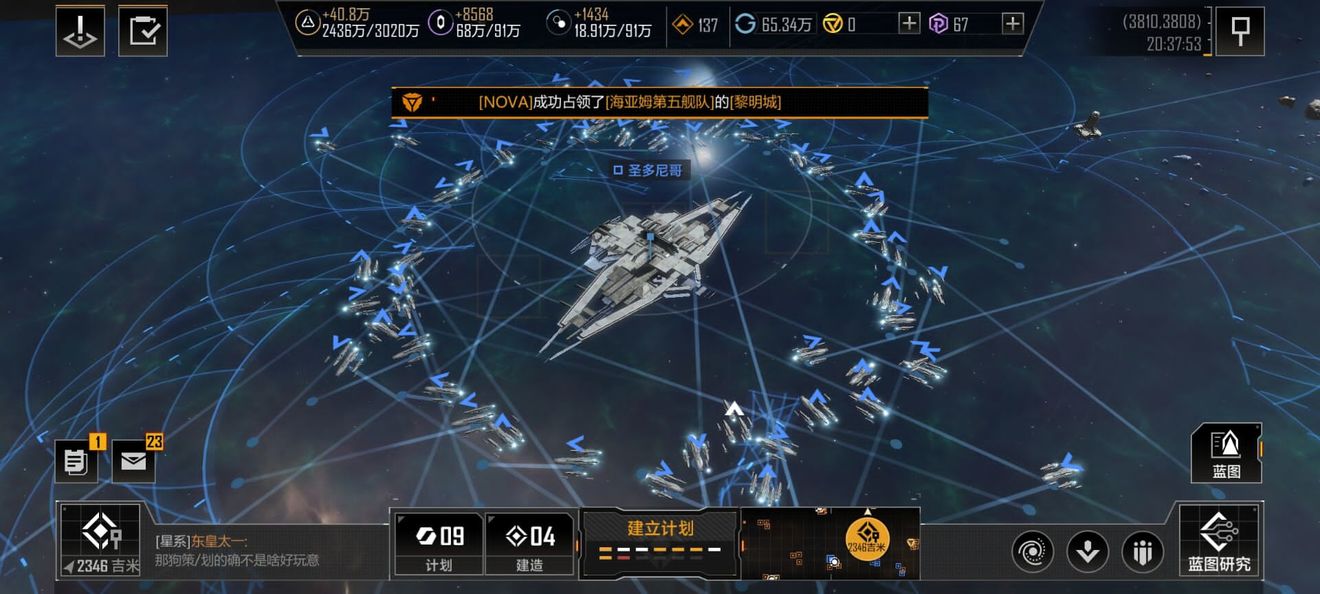
Task: Open 蓝图研究 blueprint research
Action: (1219, 541)
